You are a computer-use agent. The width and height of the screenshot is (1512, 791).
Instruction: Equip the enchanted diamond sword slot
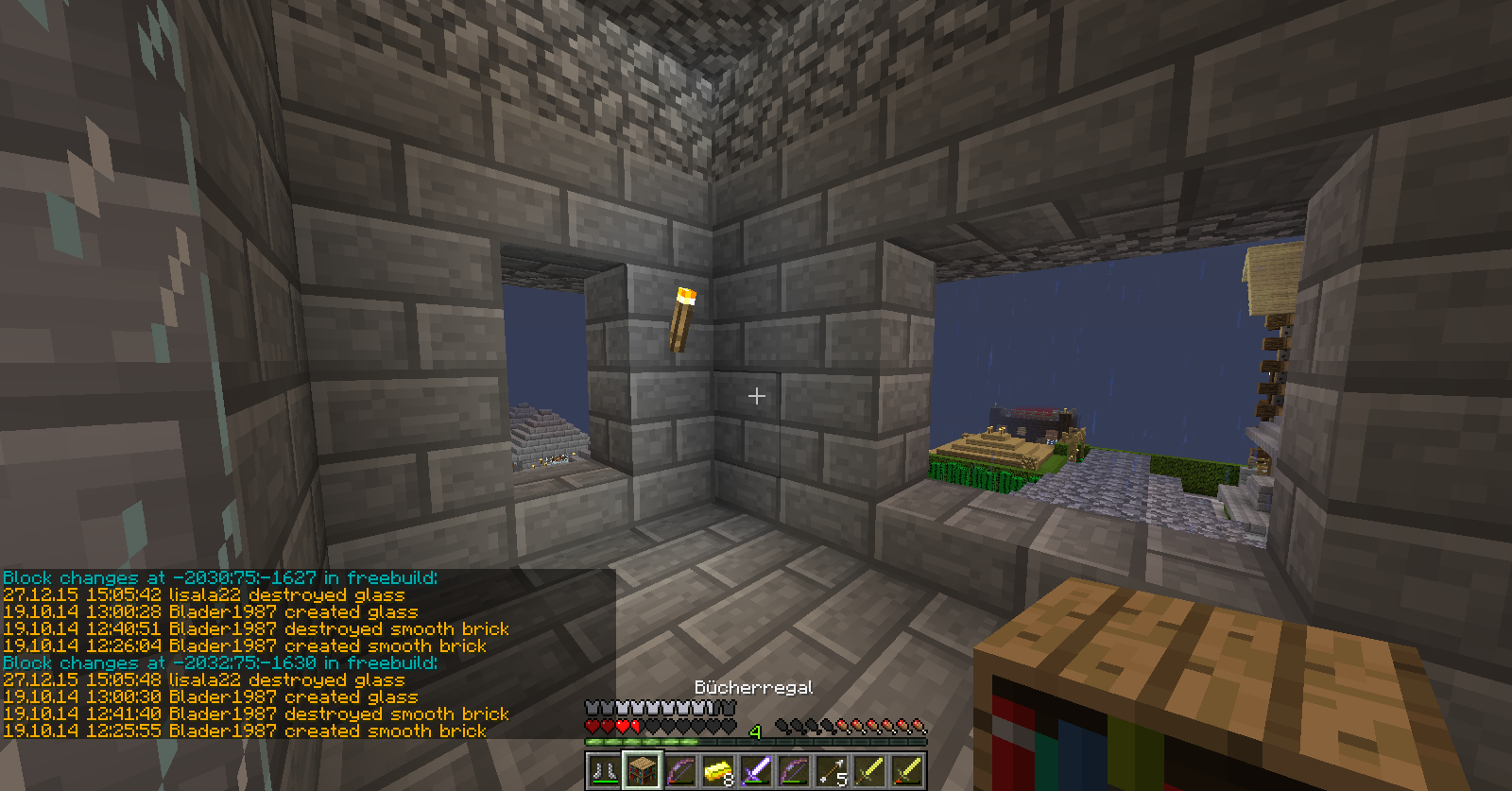click(x=756, y=770)
